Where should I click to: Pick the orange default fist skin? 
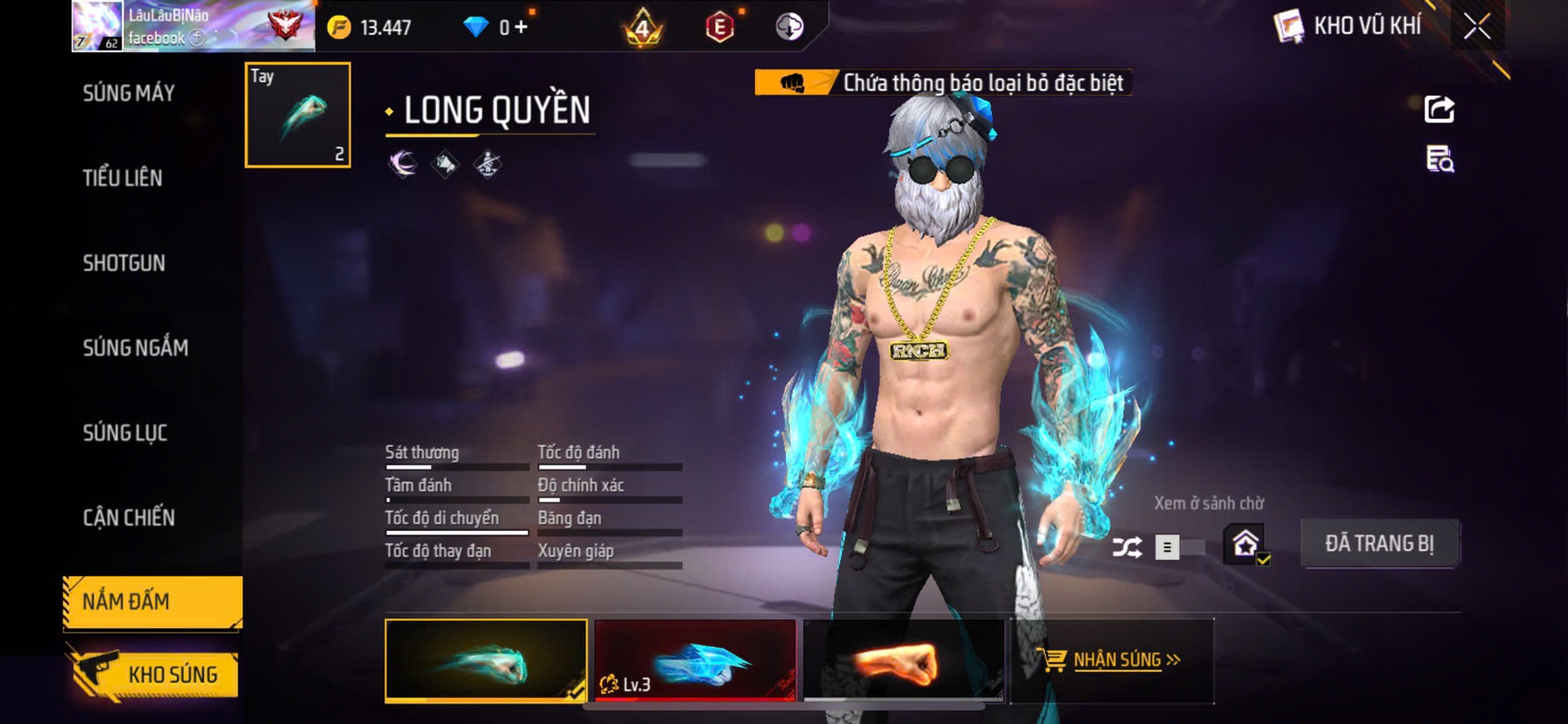click(903, 661)
